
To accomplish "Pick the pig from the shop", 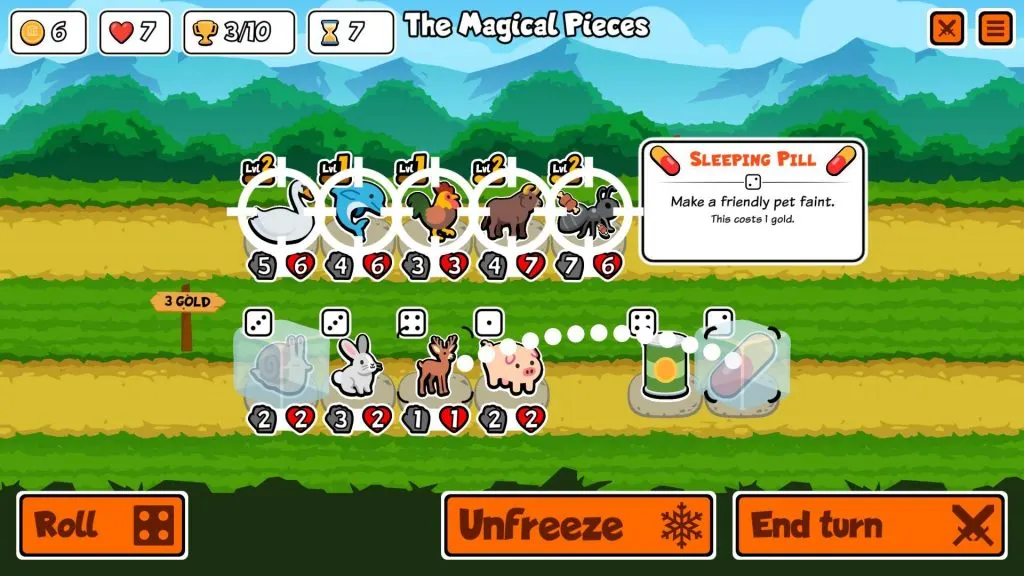I will coord(510,368).
